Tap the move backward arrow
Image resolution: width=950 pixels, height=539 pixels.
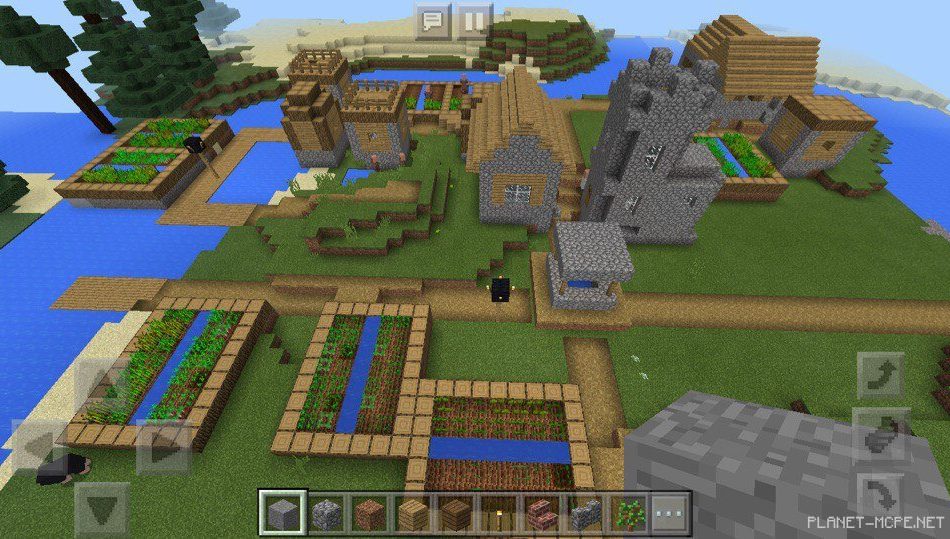pyautogui.click(x=102, y=510)
